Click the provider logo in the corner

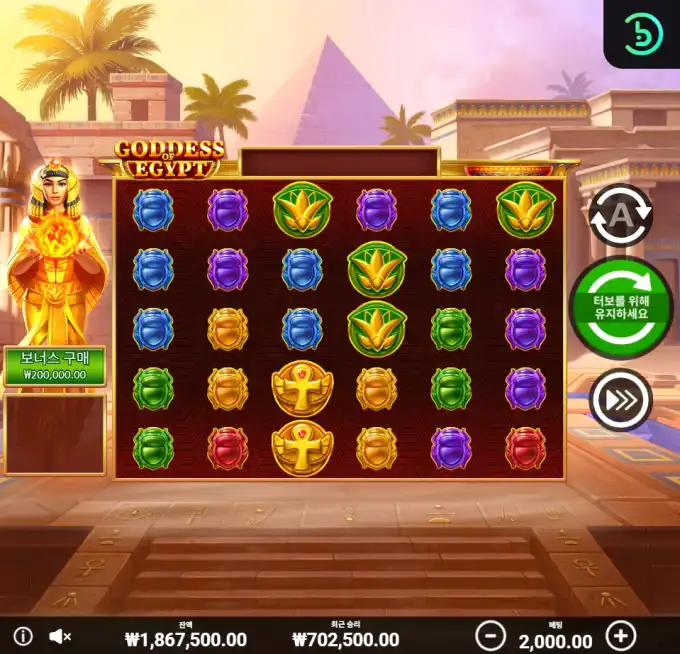[643, 33]
